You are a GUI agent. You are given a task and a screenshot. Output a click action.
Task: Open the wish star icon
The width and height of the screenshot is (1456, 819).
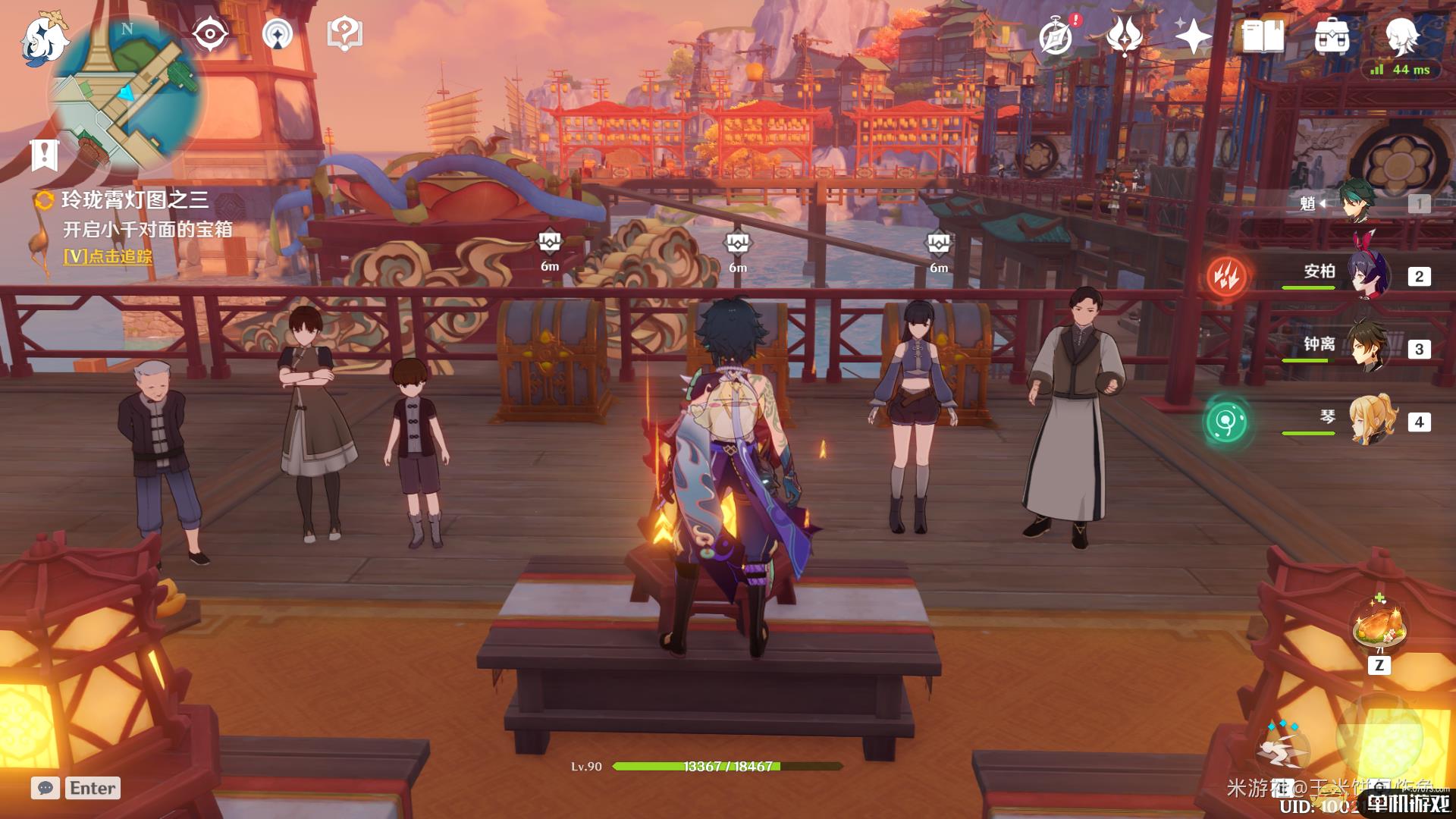[x=1192, y=36]
